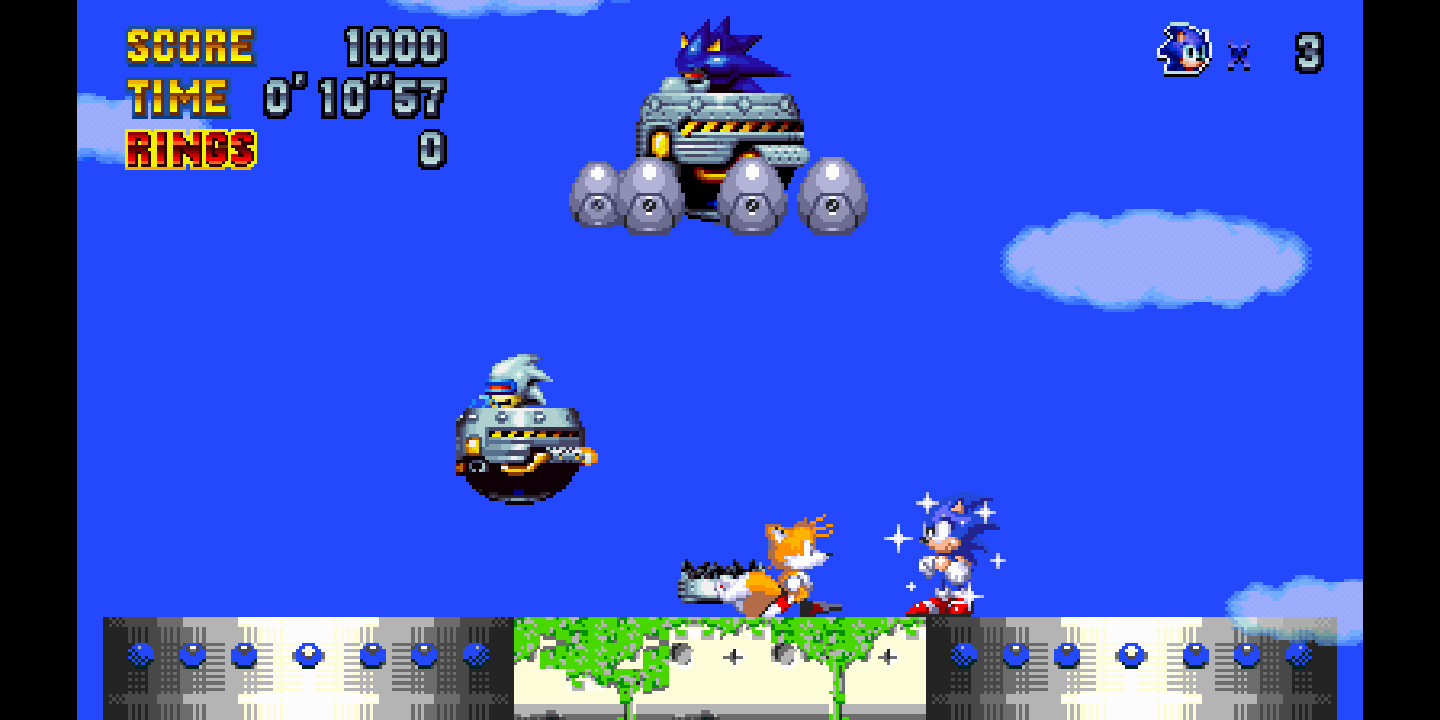Click Tails crouching near the spikes
This screenshot has width=1440, height=720.
coord(790,565)
